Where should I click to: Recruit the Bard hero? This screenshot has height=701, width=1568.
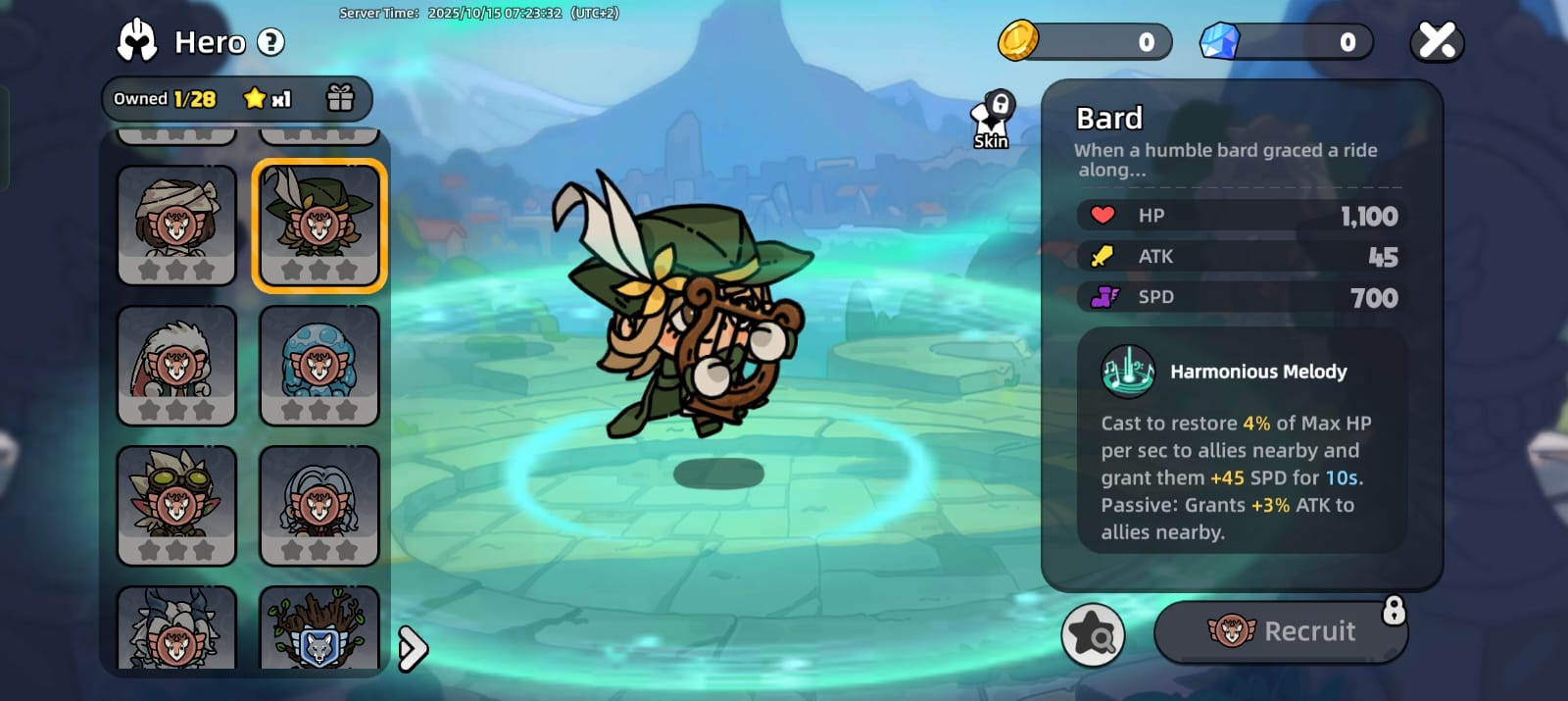tap(1281, 631)
